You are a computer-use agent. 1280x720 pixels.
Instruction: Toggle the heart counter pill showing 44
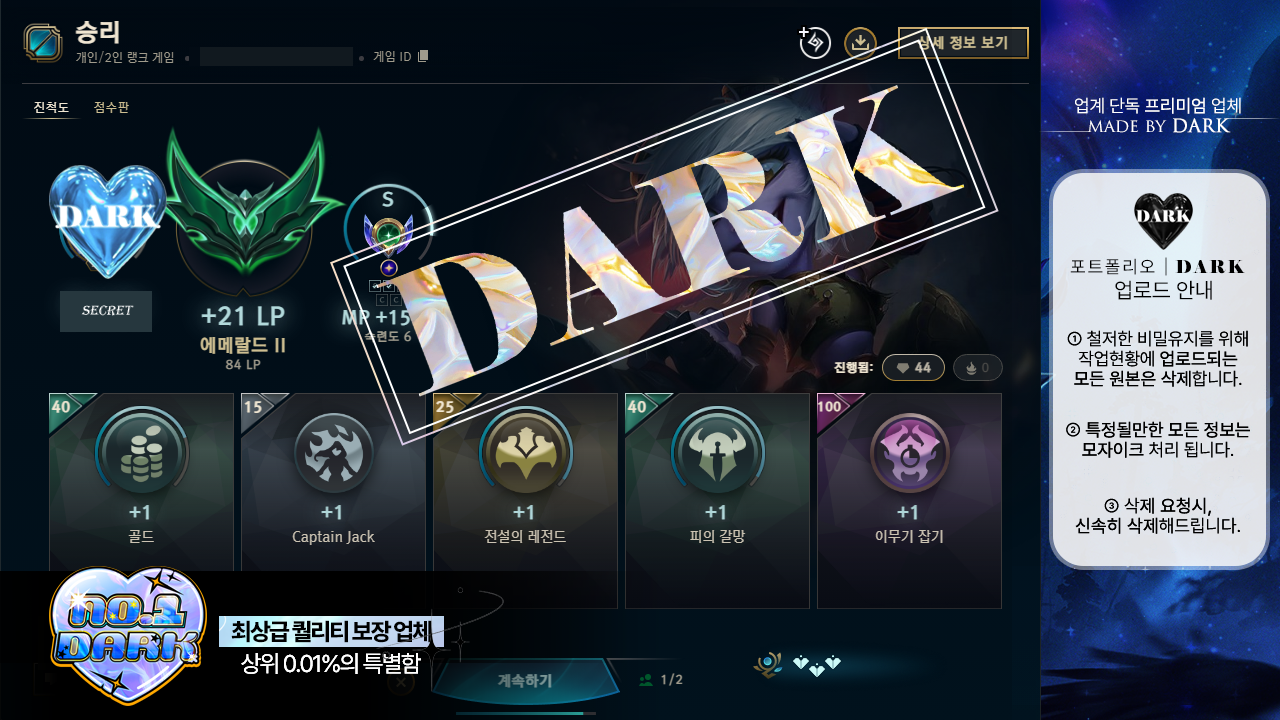pos(913,367)
